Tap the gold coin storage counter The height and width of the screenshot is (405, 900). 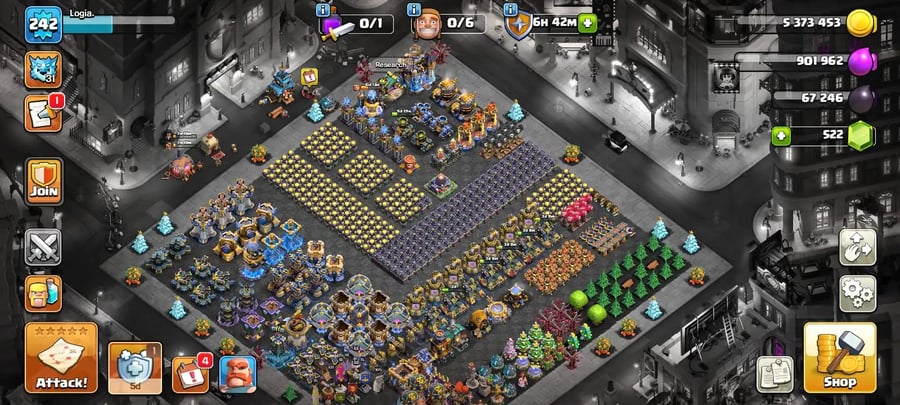click(x=810, y=23)
